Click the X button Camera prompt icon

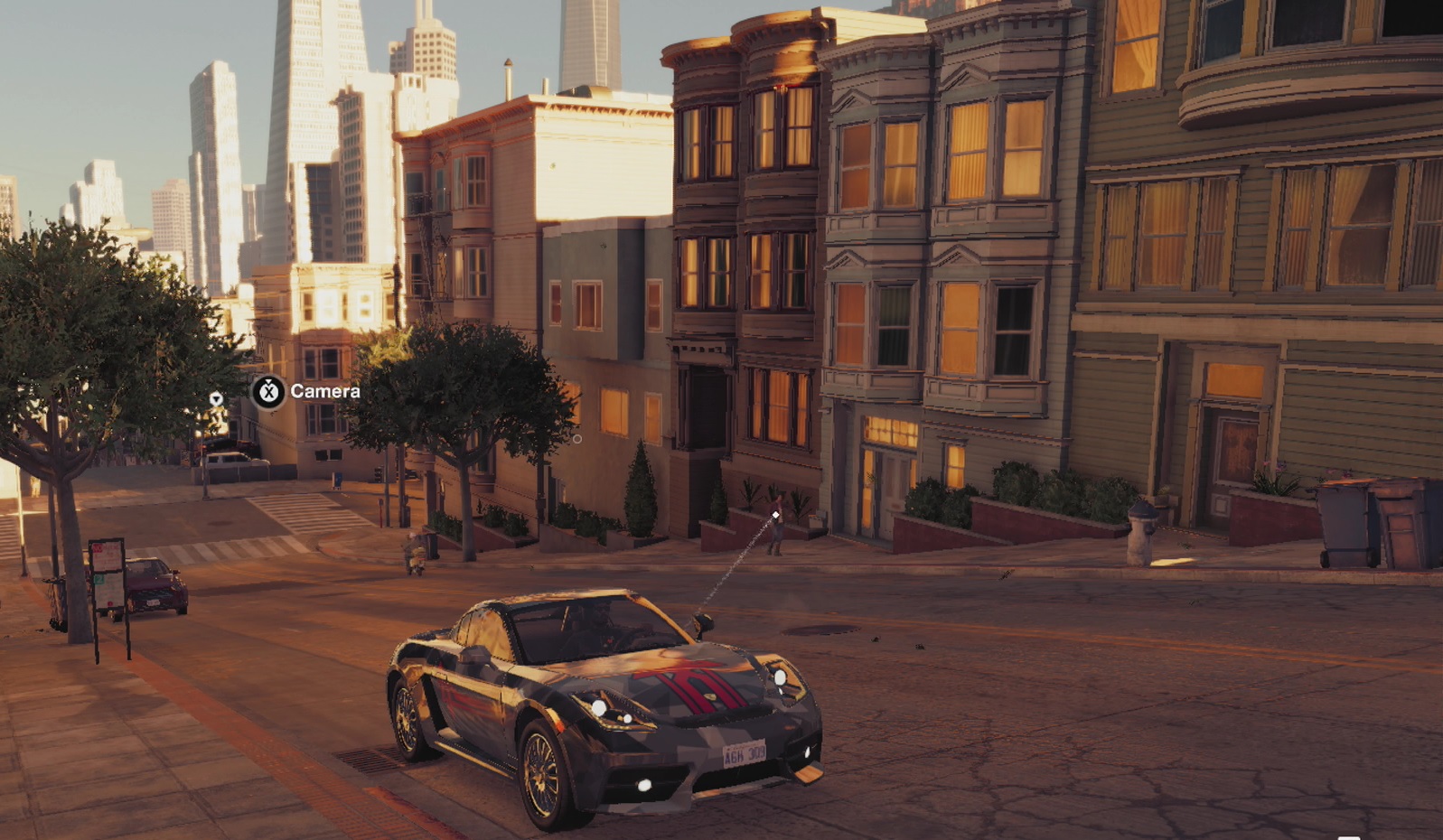[267, 392]
